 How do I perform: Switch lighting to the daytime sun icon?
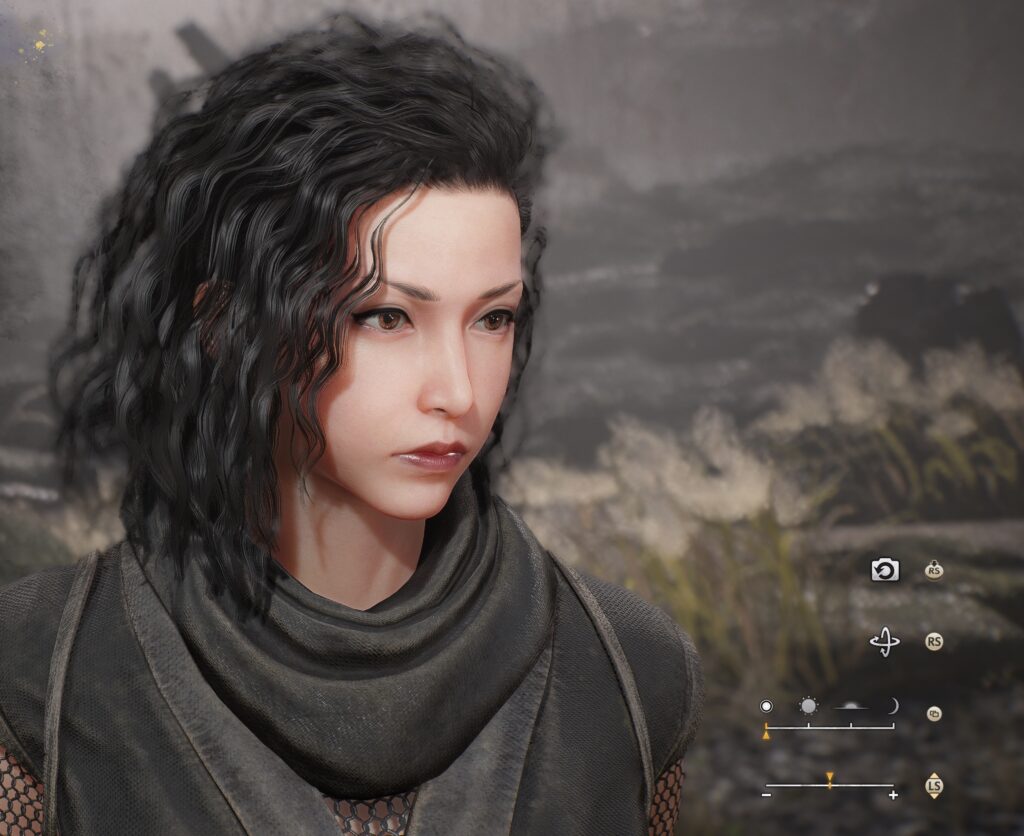[808, 706]
